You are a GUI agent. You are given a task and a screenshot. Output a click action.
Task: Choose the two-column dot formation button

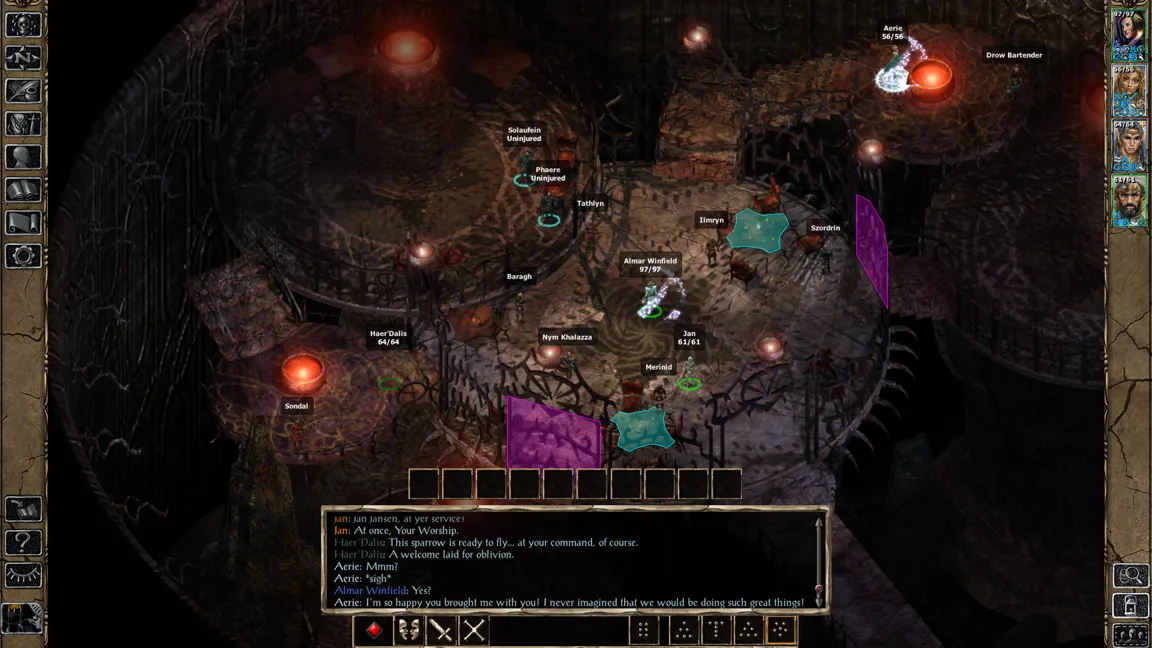point(644,630)
